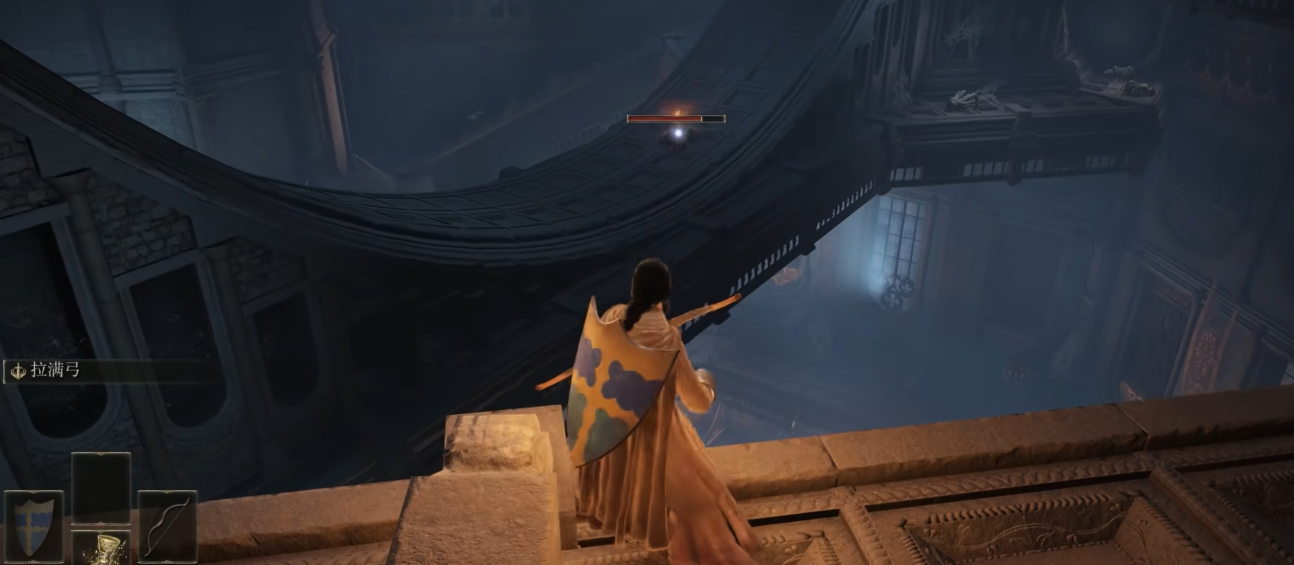Select the blue cross shield slot
This screenshot has width=1294, height=565.
pos(34,525)
